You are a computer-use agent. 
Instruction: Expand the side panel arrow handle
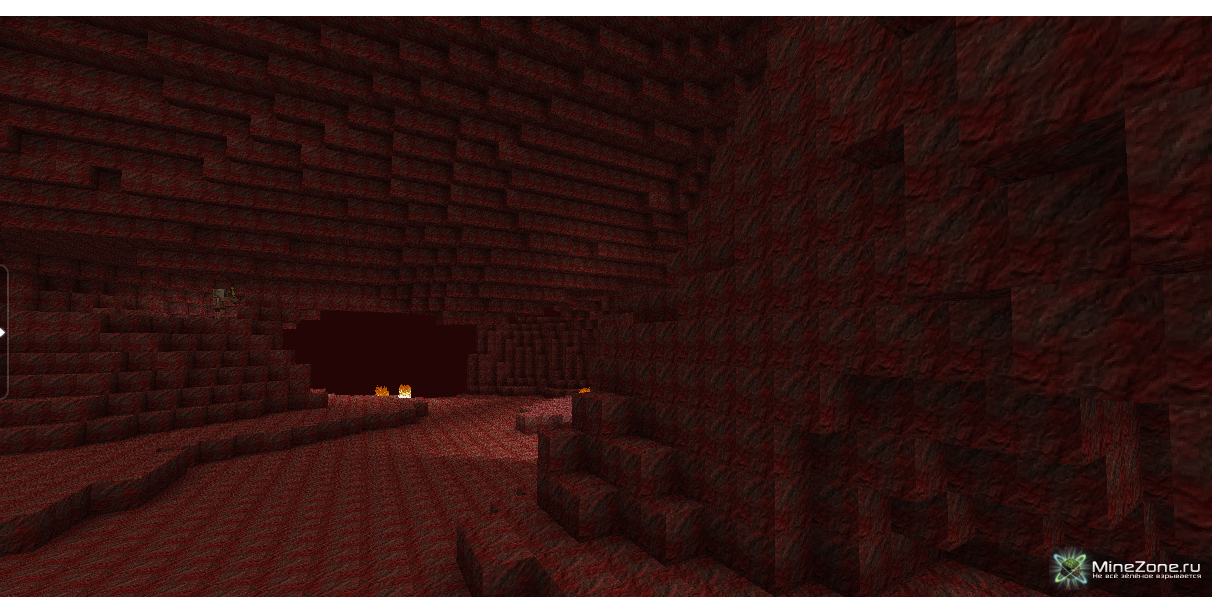(3, 332)
